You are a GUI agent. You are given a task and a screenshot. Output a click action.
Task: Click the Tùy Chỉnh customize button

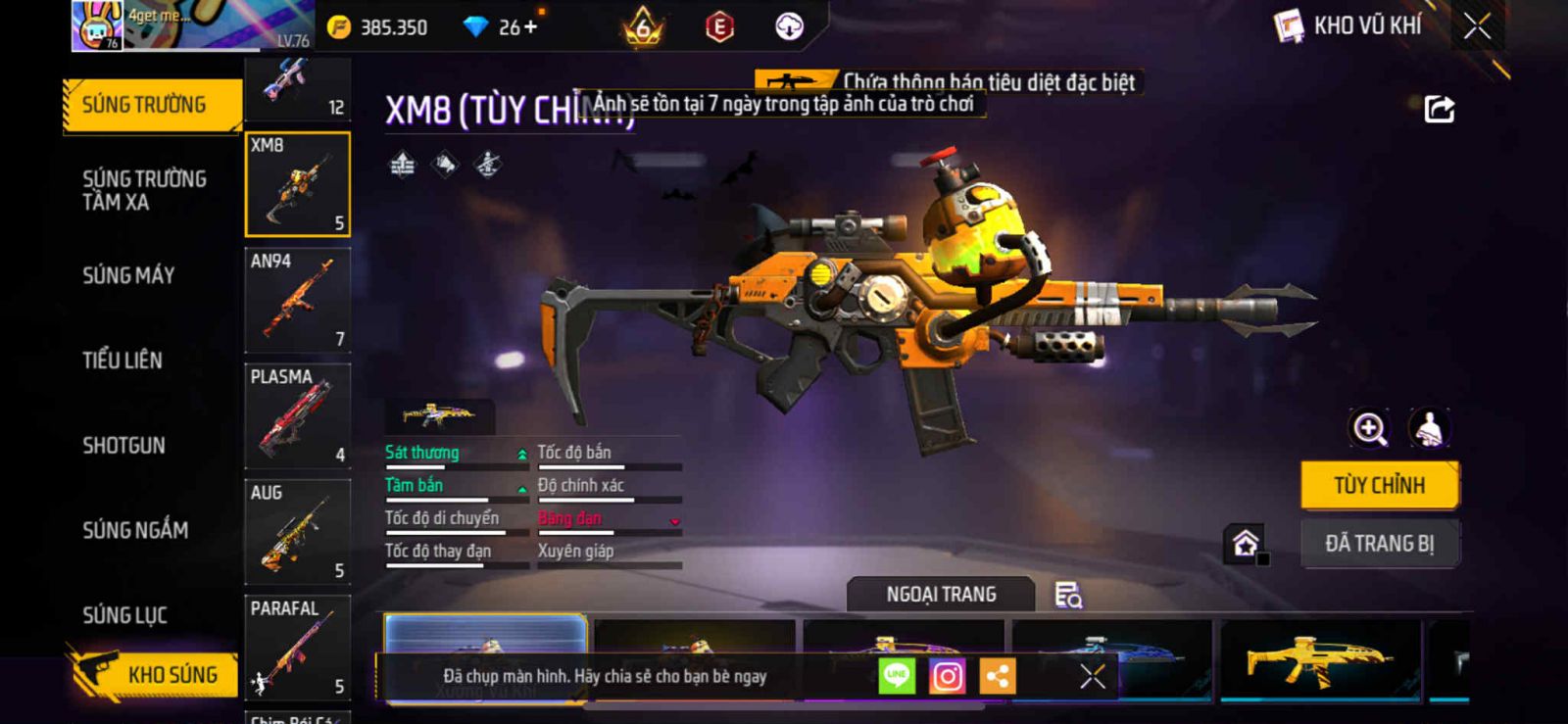click(1379, 485)
